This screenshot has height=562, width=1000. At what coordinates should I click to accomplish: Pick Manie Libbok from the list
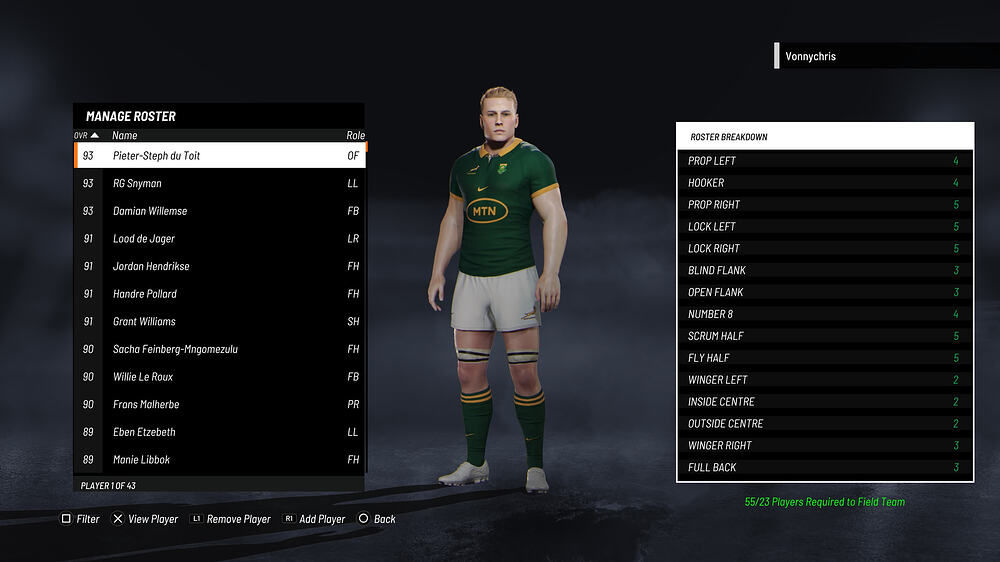(220, 460)
